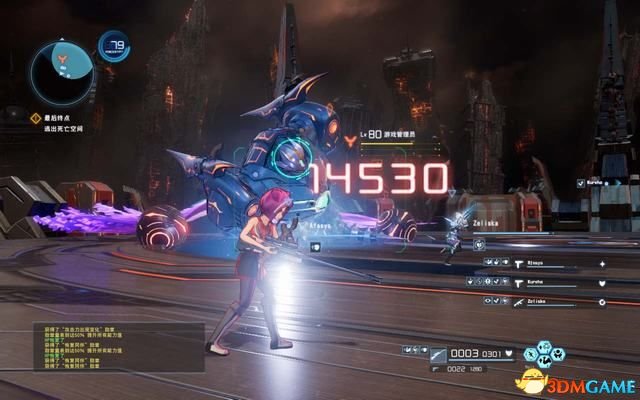The image size is (640, 400).
Task: Target the Lv 80 boss name plate
Action: click(400, 133)
